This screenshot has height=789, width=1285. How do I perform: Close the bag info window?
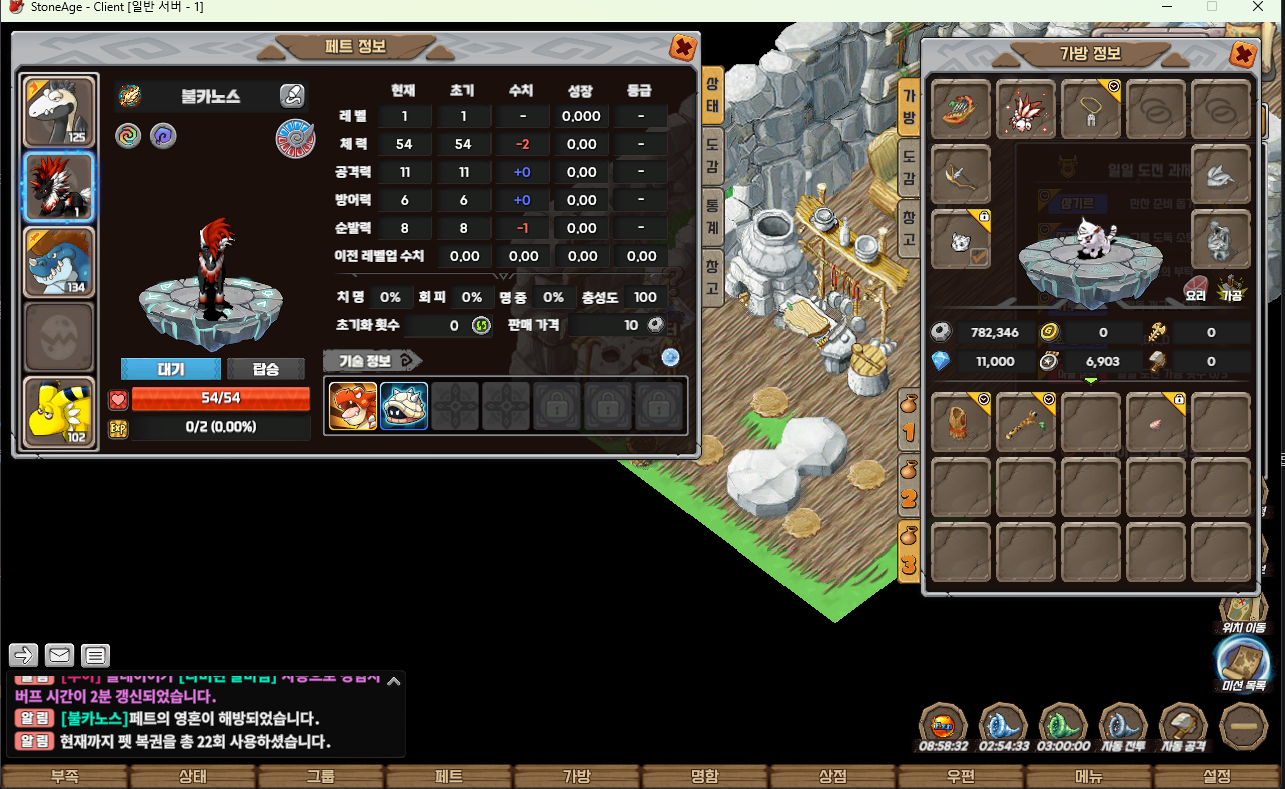click(1243, 54)
